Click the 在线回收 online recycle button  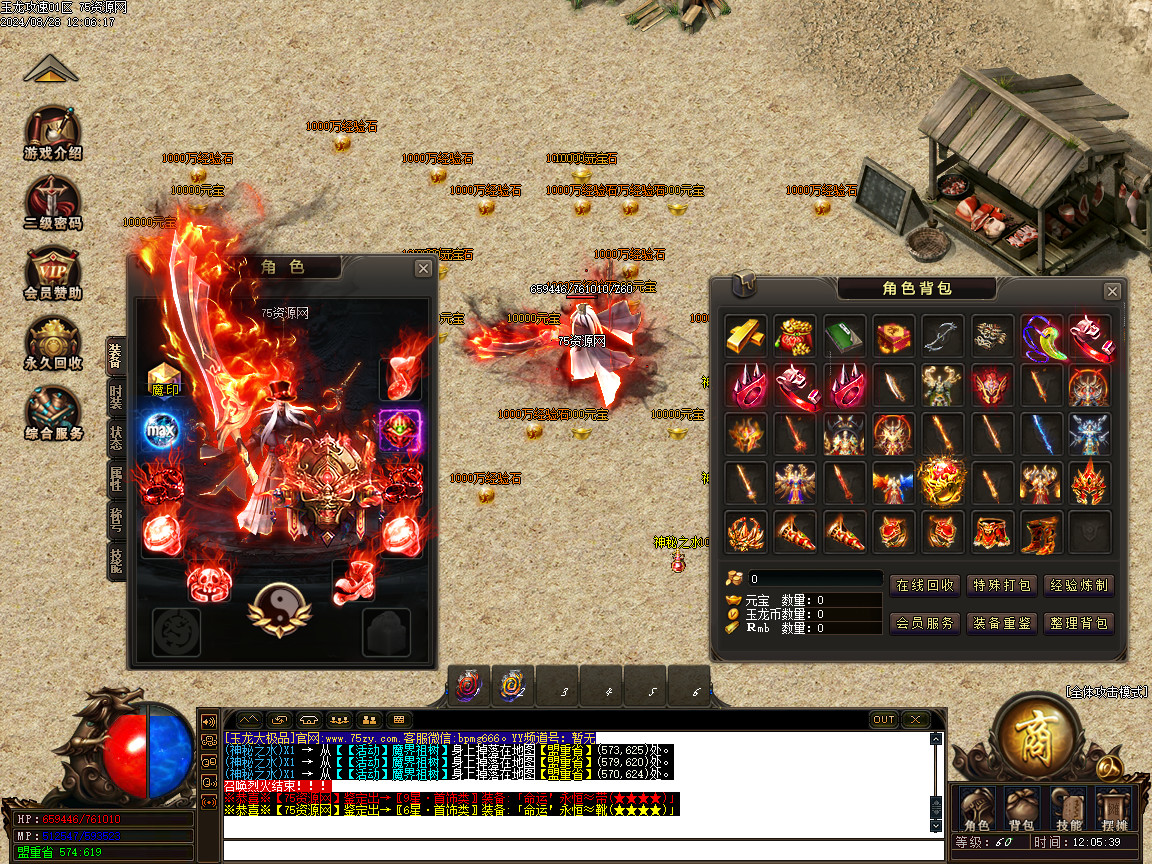click(925, 586)
